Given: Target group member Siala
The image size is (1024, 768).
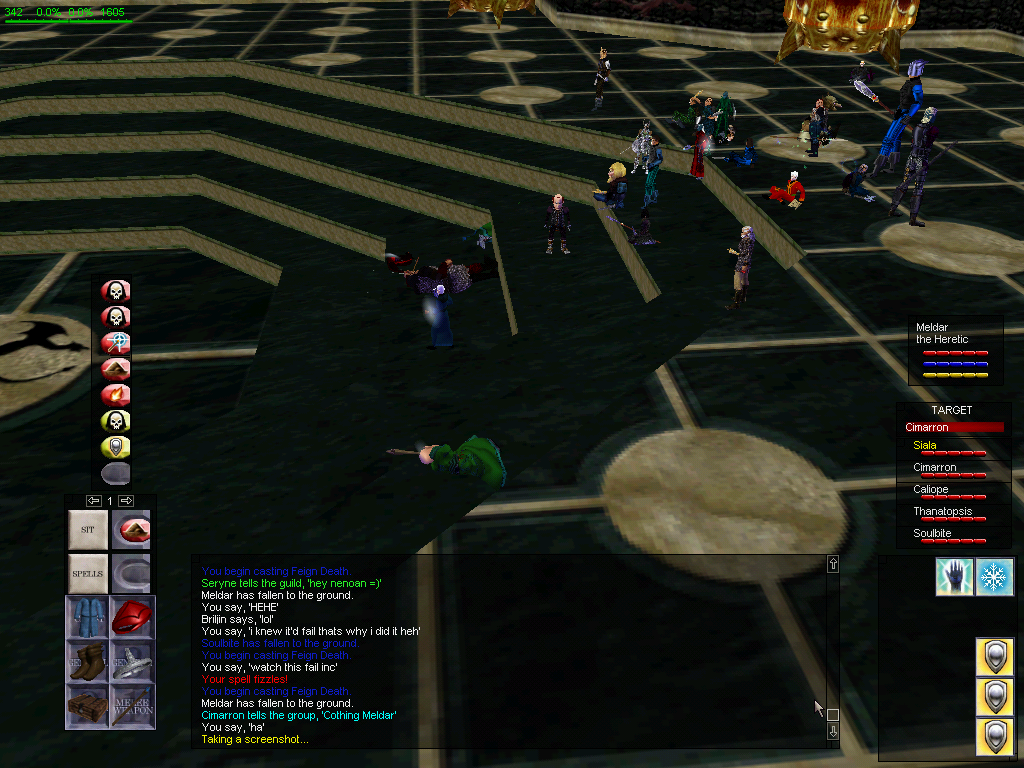Looking at the screenshot, I should 925,446.
